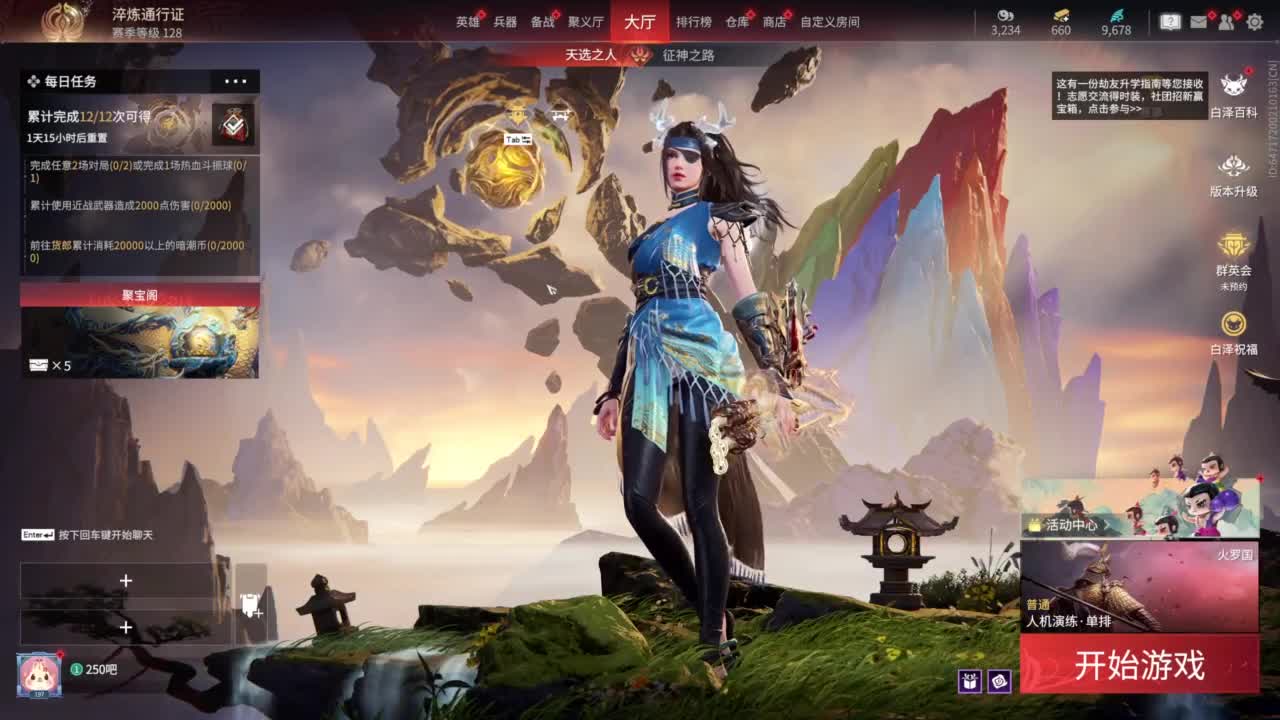1280x720 pixels.
Task: Add a teammate with the first plus slot
Action: point(125,578)
